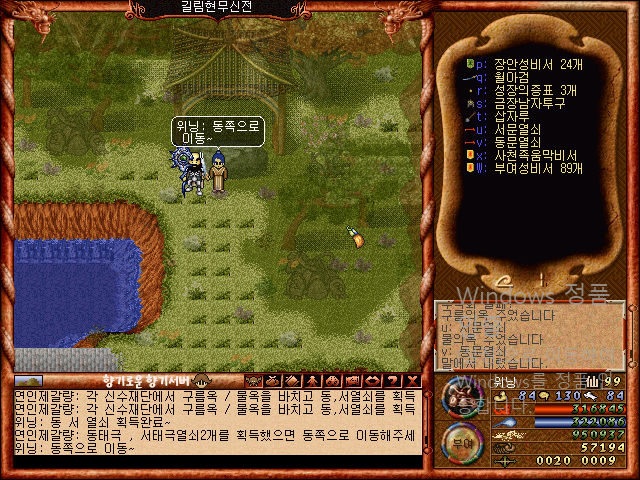The height and width of the screenshot is (480, 640).
Task: Choose the 월아검 sword in inventory
Action: (510, 75)
